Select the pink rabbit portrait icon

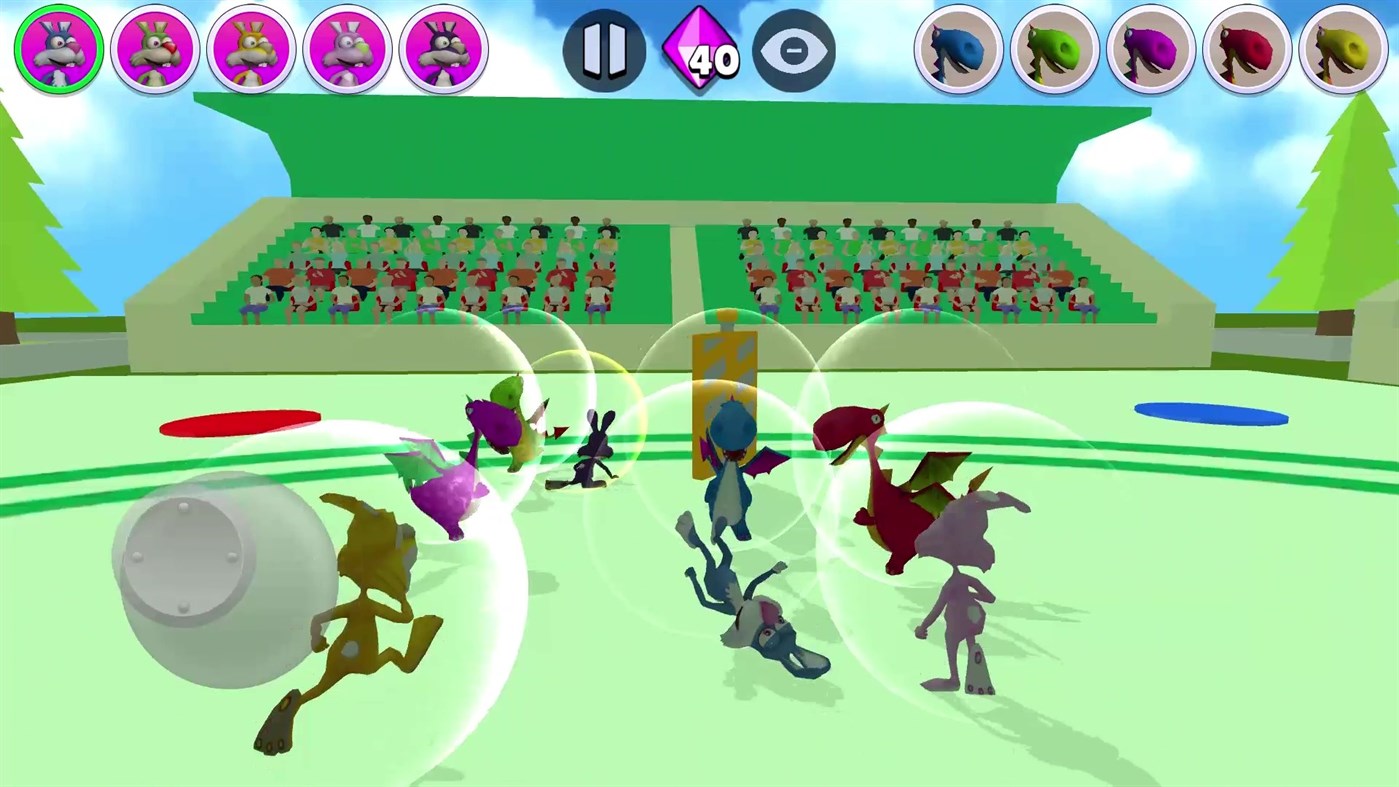pos(347,48)
